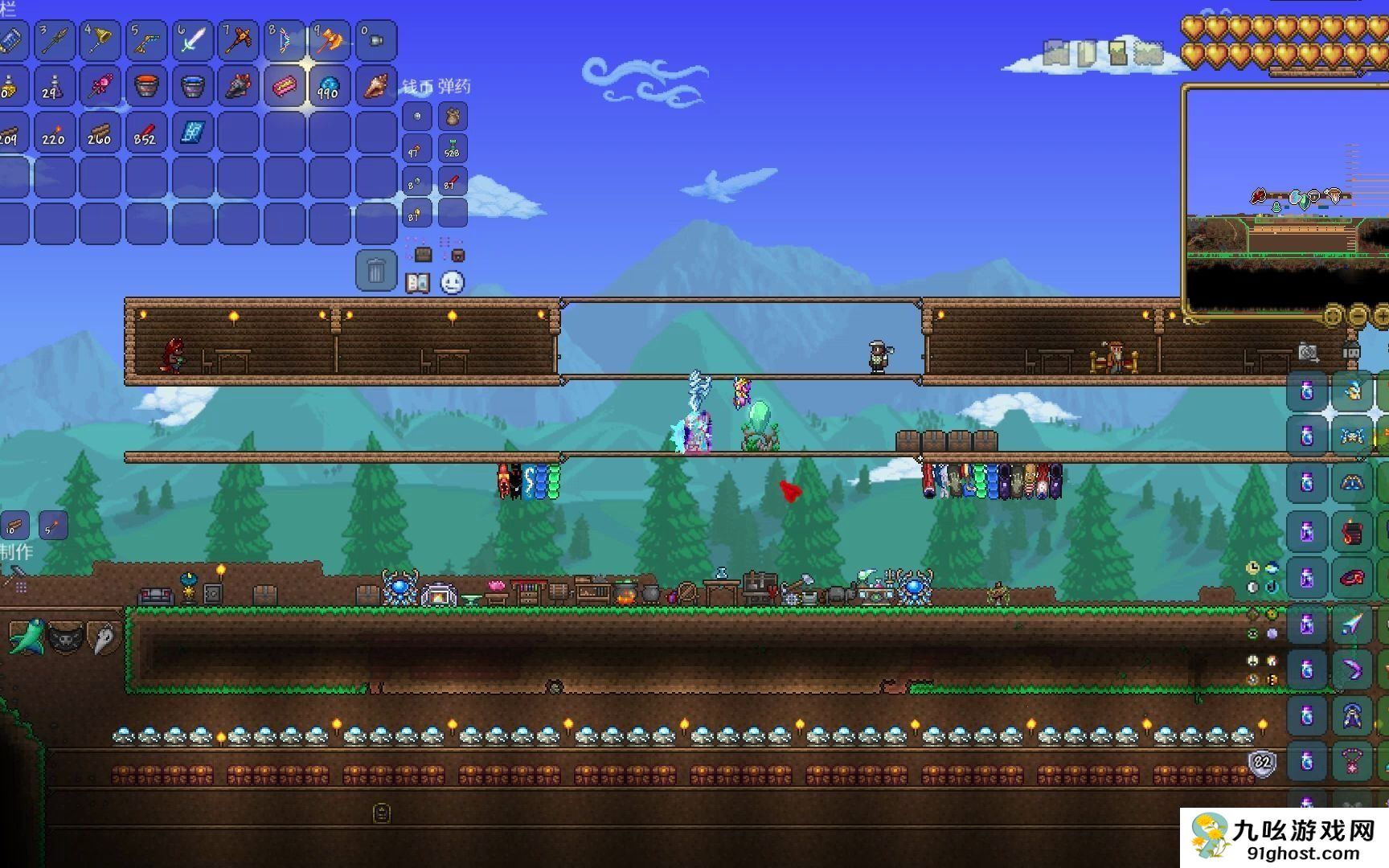Open the trash can slot
The image size is (1389, 868).
click(375, 271)
